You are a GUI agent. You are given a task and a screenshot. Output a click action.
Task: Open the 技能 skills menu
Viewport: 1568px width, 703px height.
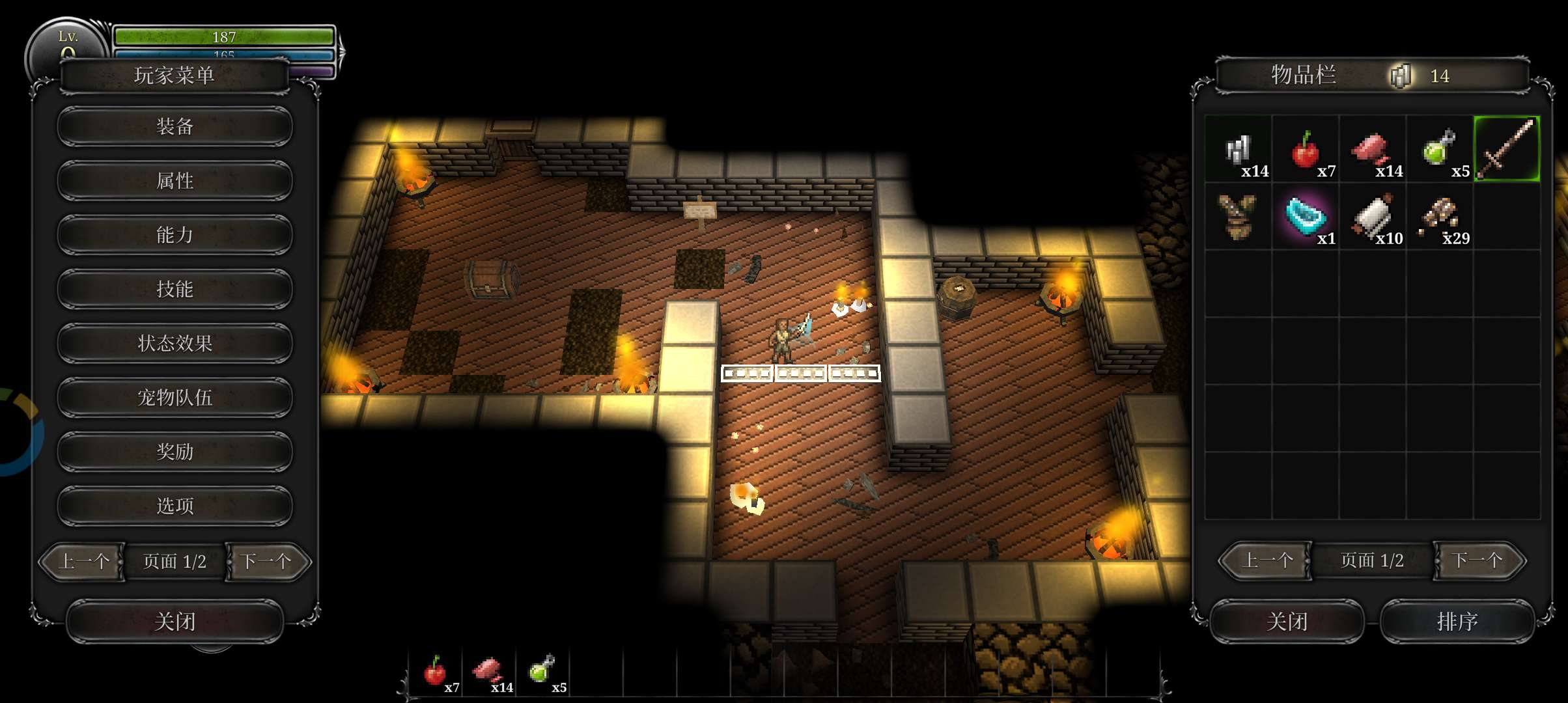click(175, 289)
